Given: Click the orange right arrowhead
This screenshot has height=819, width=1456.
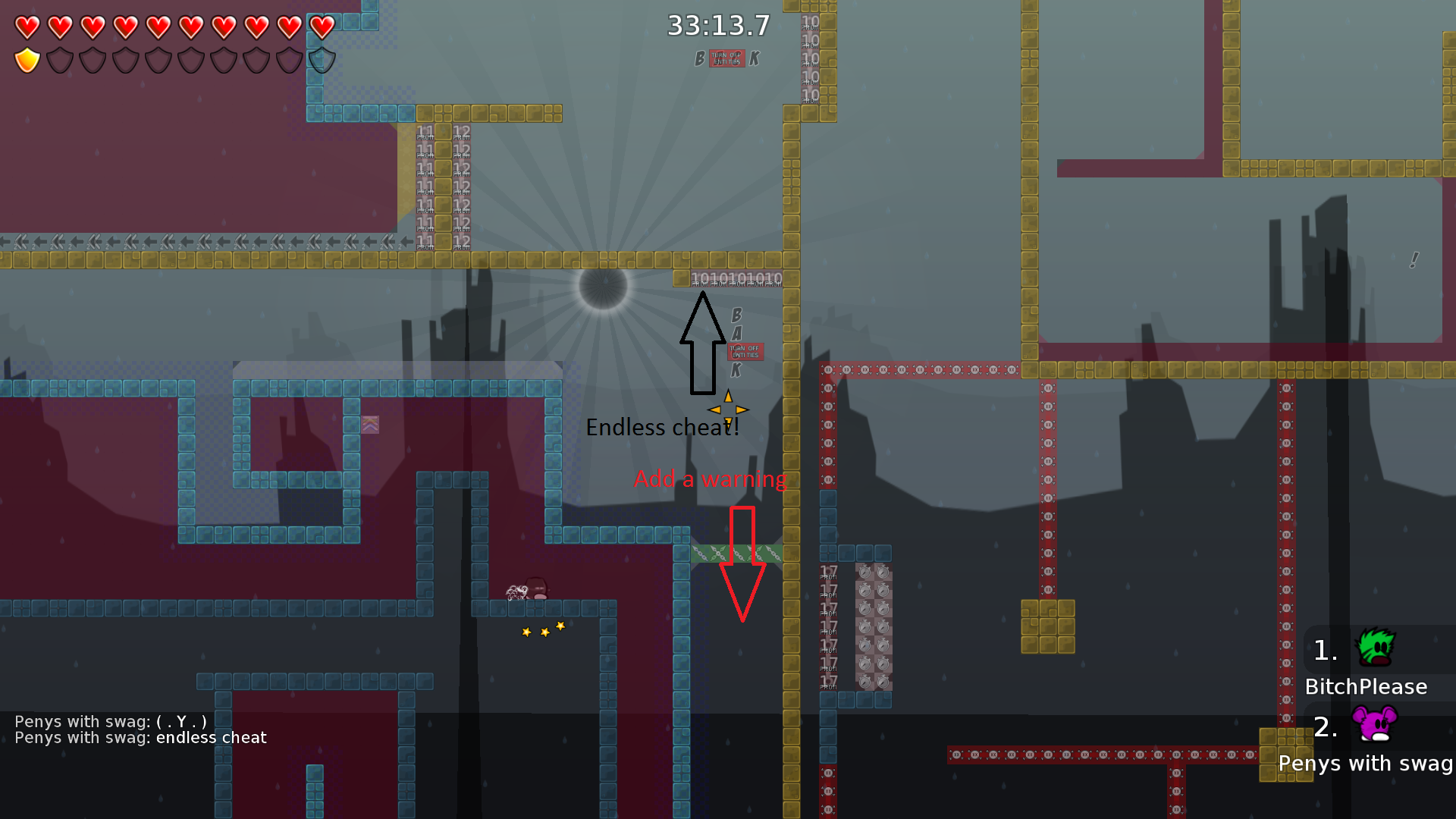Looking at the screenshot, I should [x=742, y=409].
